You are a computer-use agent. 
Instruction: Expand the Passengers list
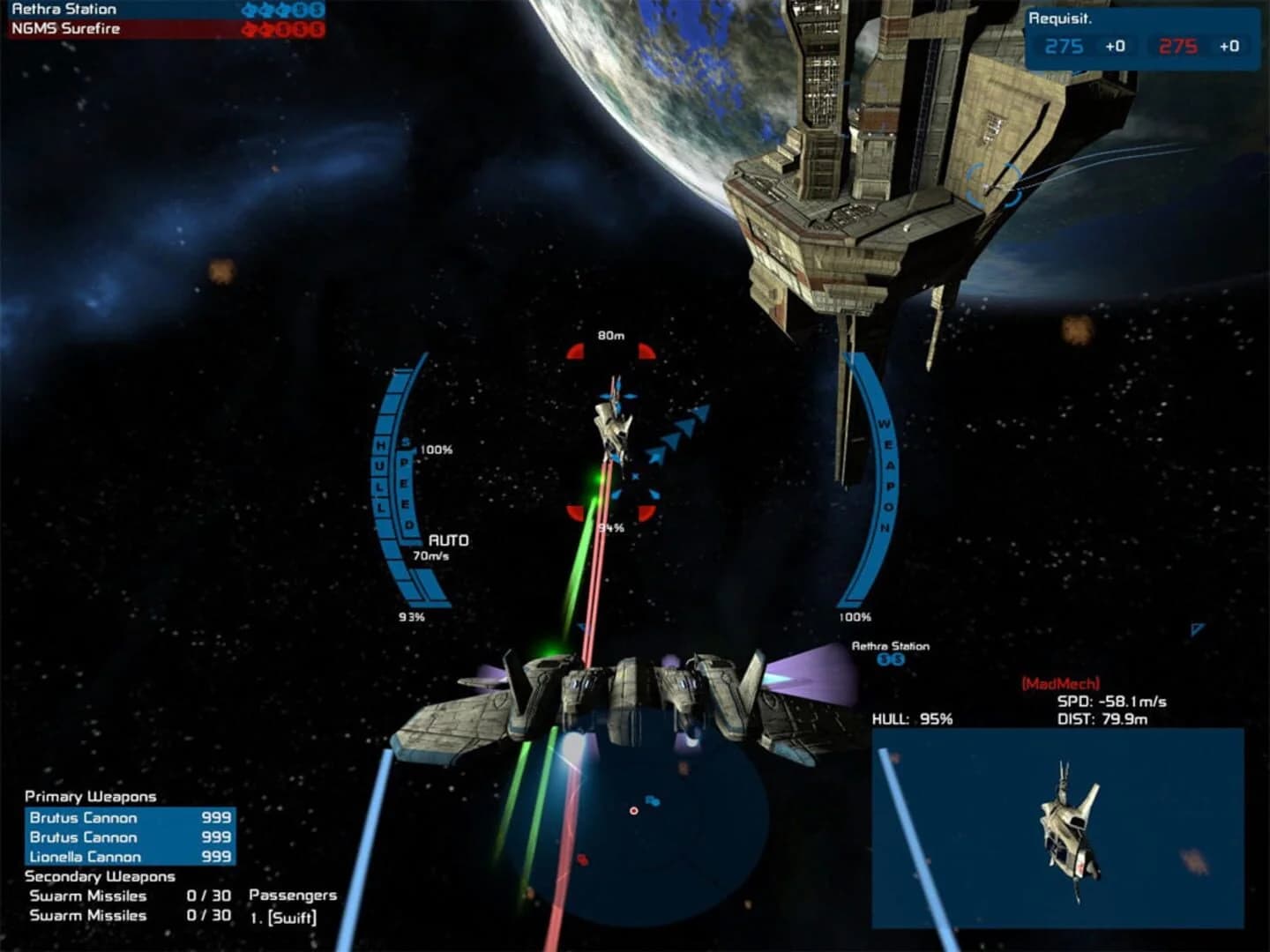(x=292, y=895)
